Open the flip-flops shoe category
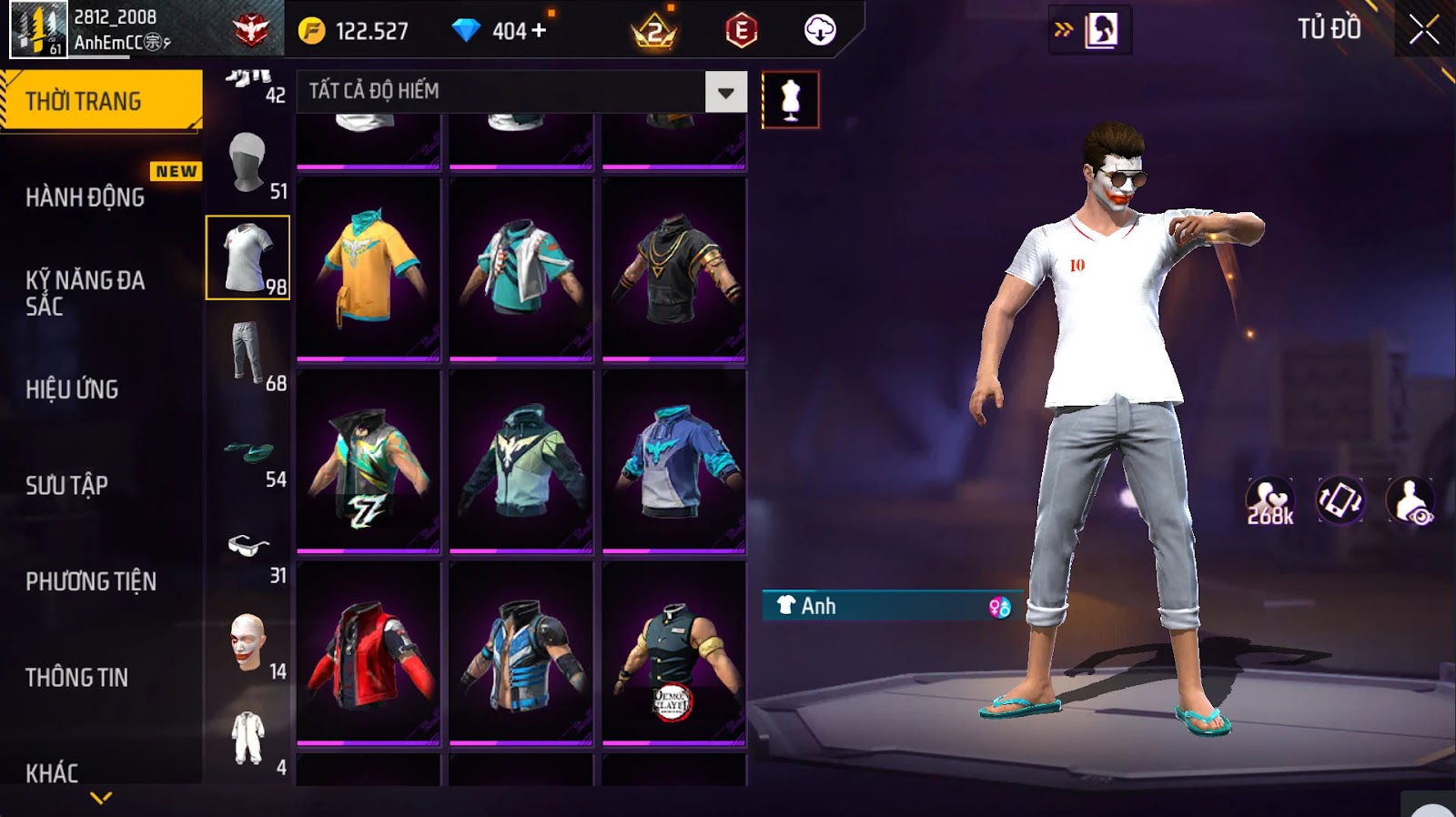 point(248,452)
